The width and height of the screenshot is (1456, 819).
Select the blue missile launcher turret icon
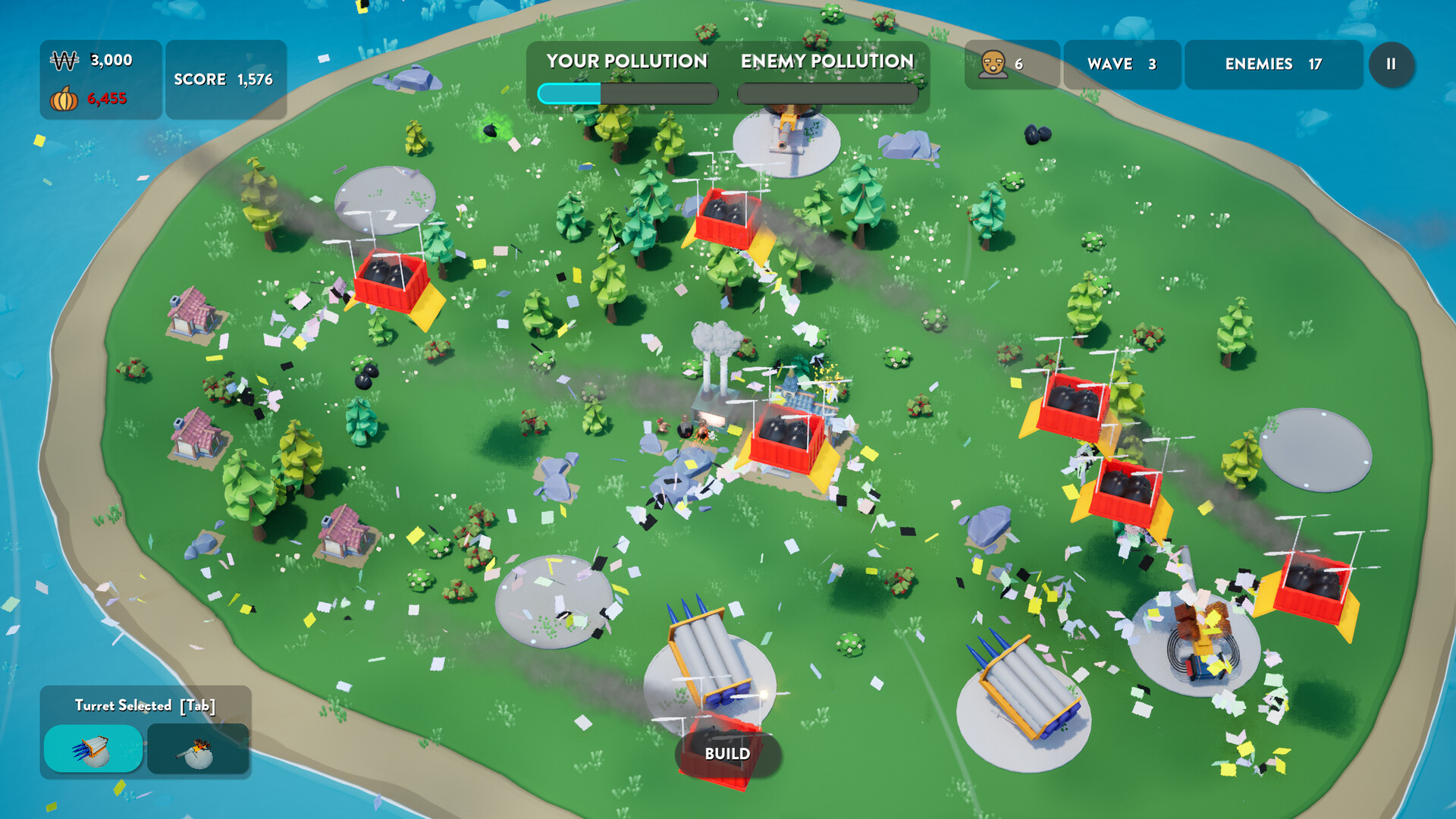point(96,750)
